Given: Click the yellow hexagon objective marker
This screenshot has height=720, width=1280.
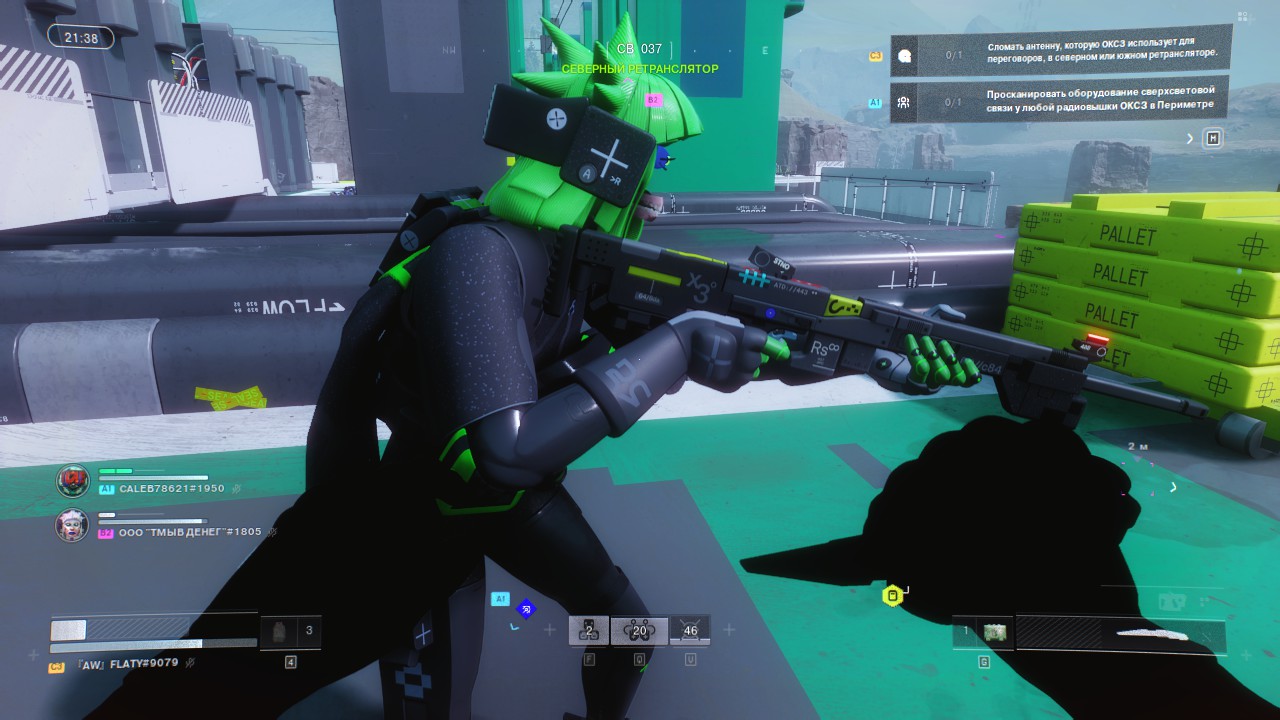Looking at the screenshot, I should tap(892, 596).
